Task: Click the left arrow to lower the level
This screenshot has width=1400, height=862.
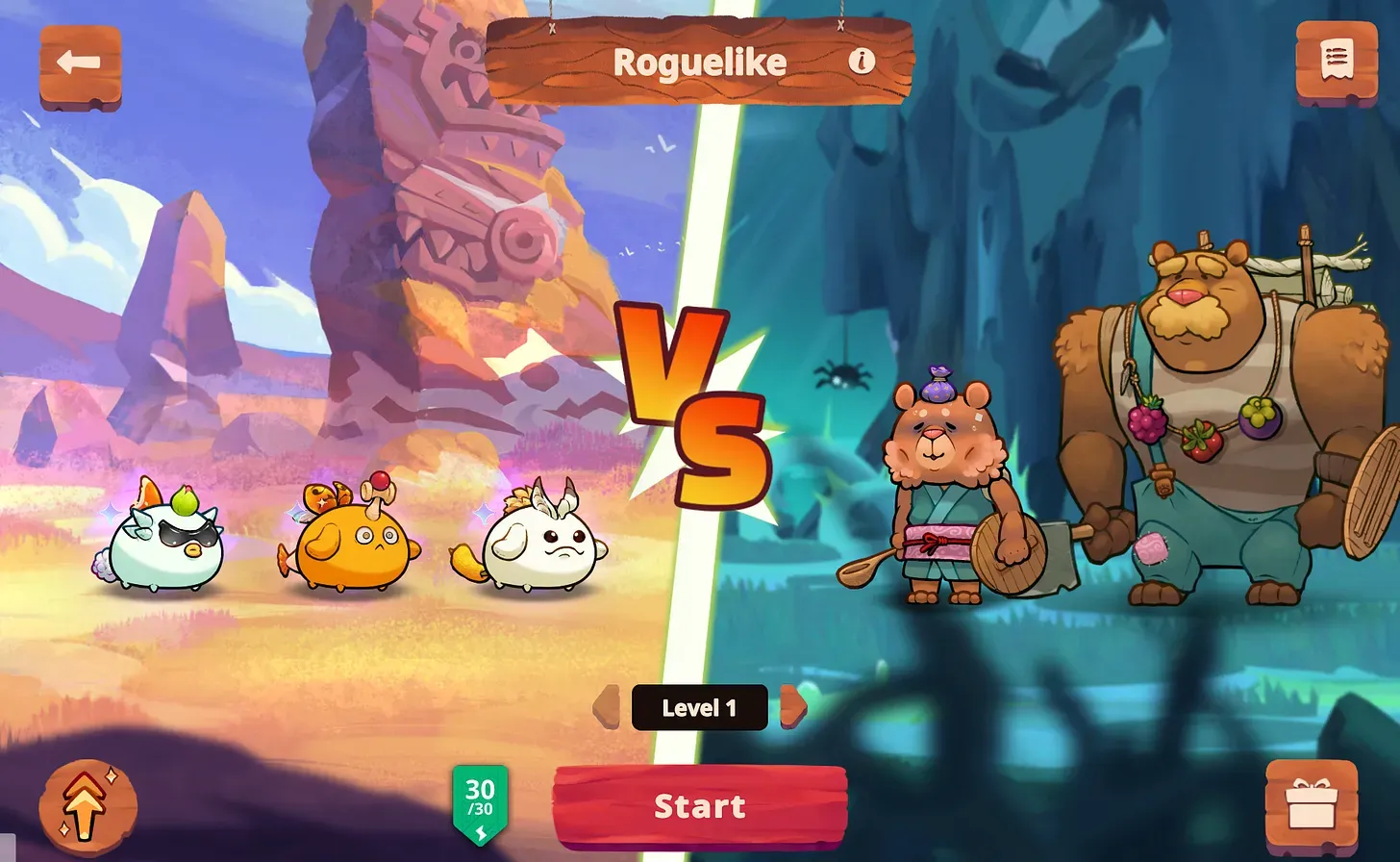Action: (608, 708)
